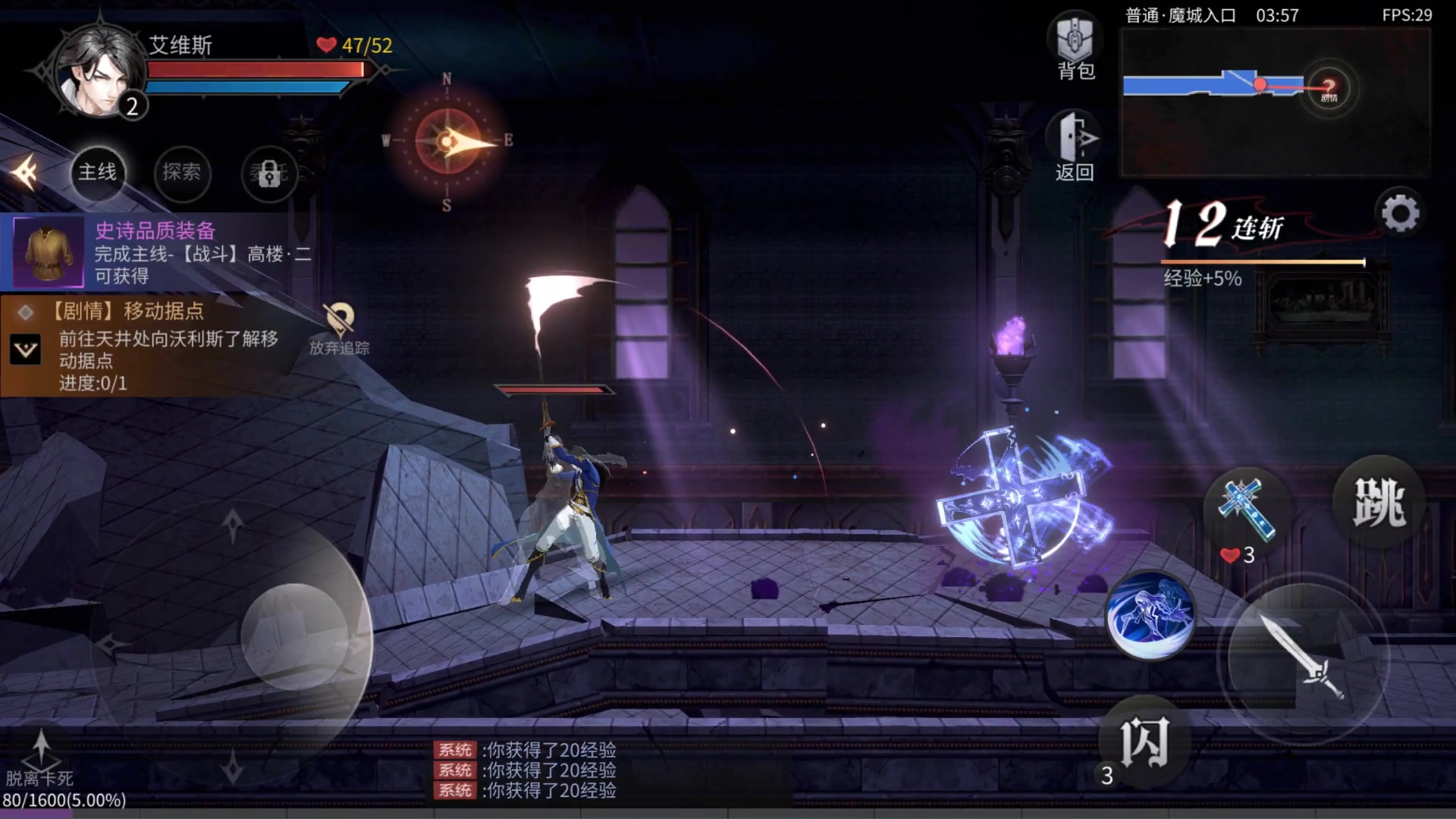Switch to the 探索 quest tab
Image resolution: width=1456 pixels, height=819 pixels.
tap(182, 173)
